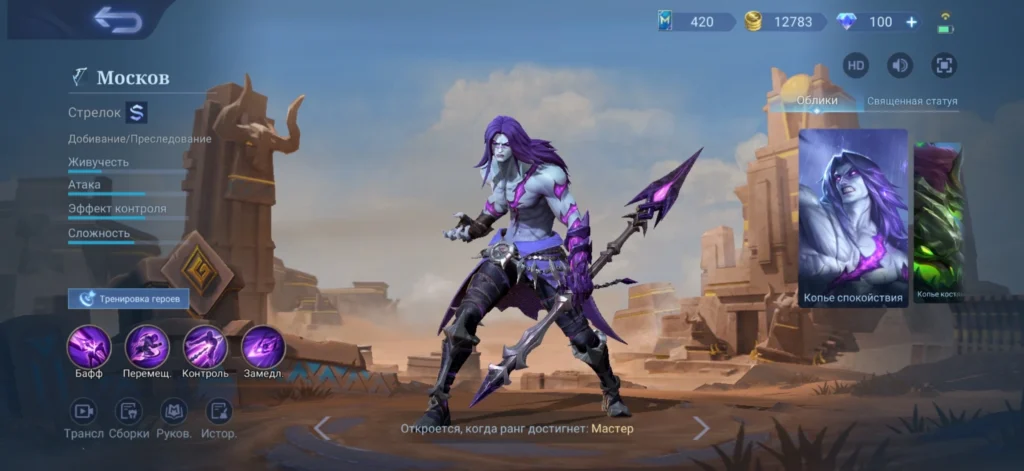View the Перемещ. skill icon

147,347
